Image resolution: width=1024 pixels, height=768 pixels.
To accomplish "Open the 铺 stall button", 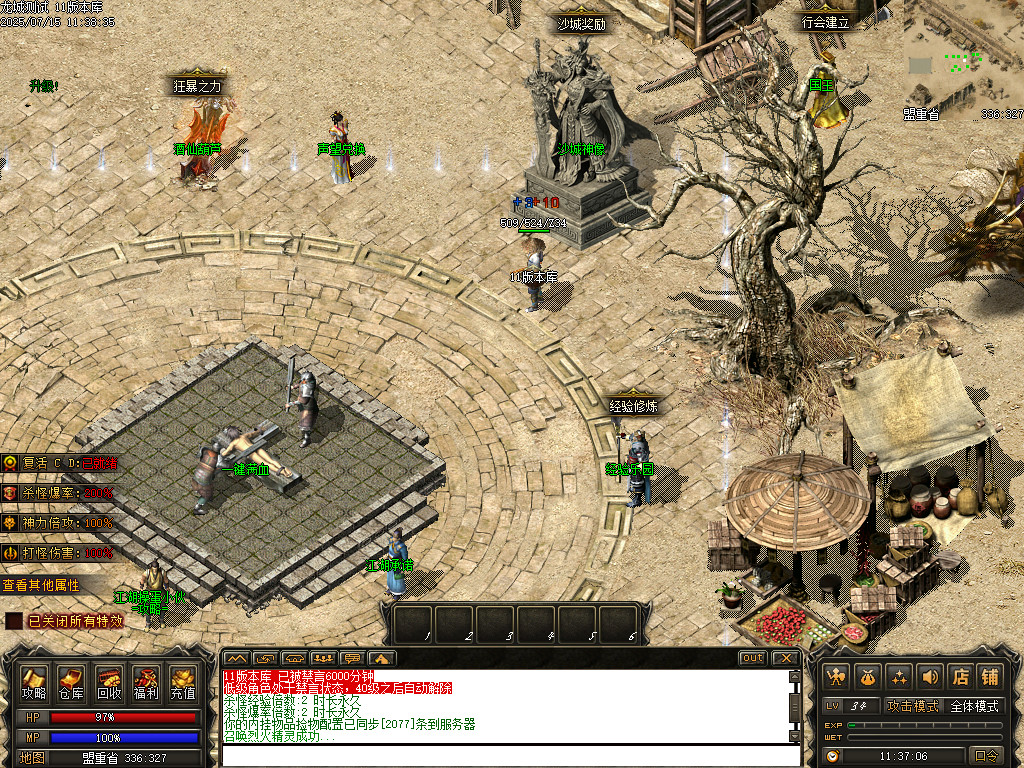I will coord(990,677).
